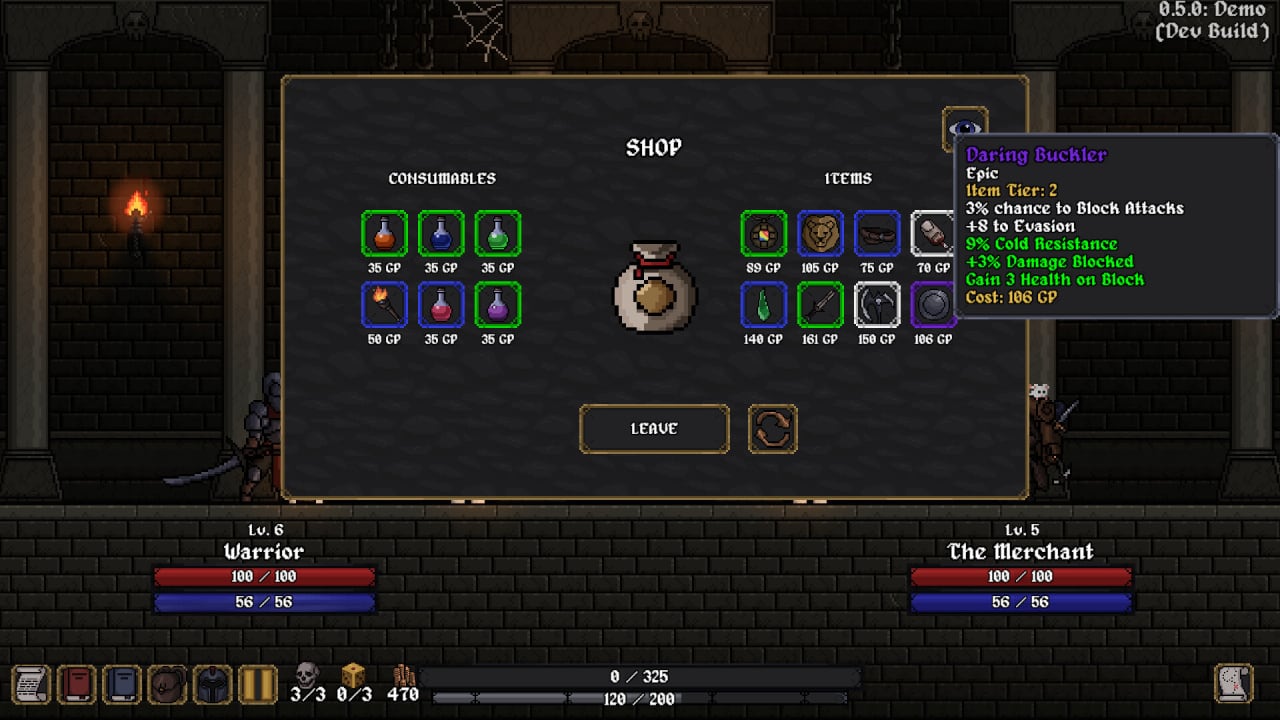Choose the leather belt for 75 GP
Viewport: 1280px width, 720px height.
tap(877, 234)
